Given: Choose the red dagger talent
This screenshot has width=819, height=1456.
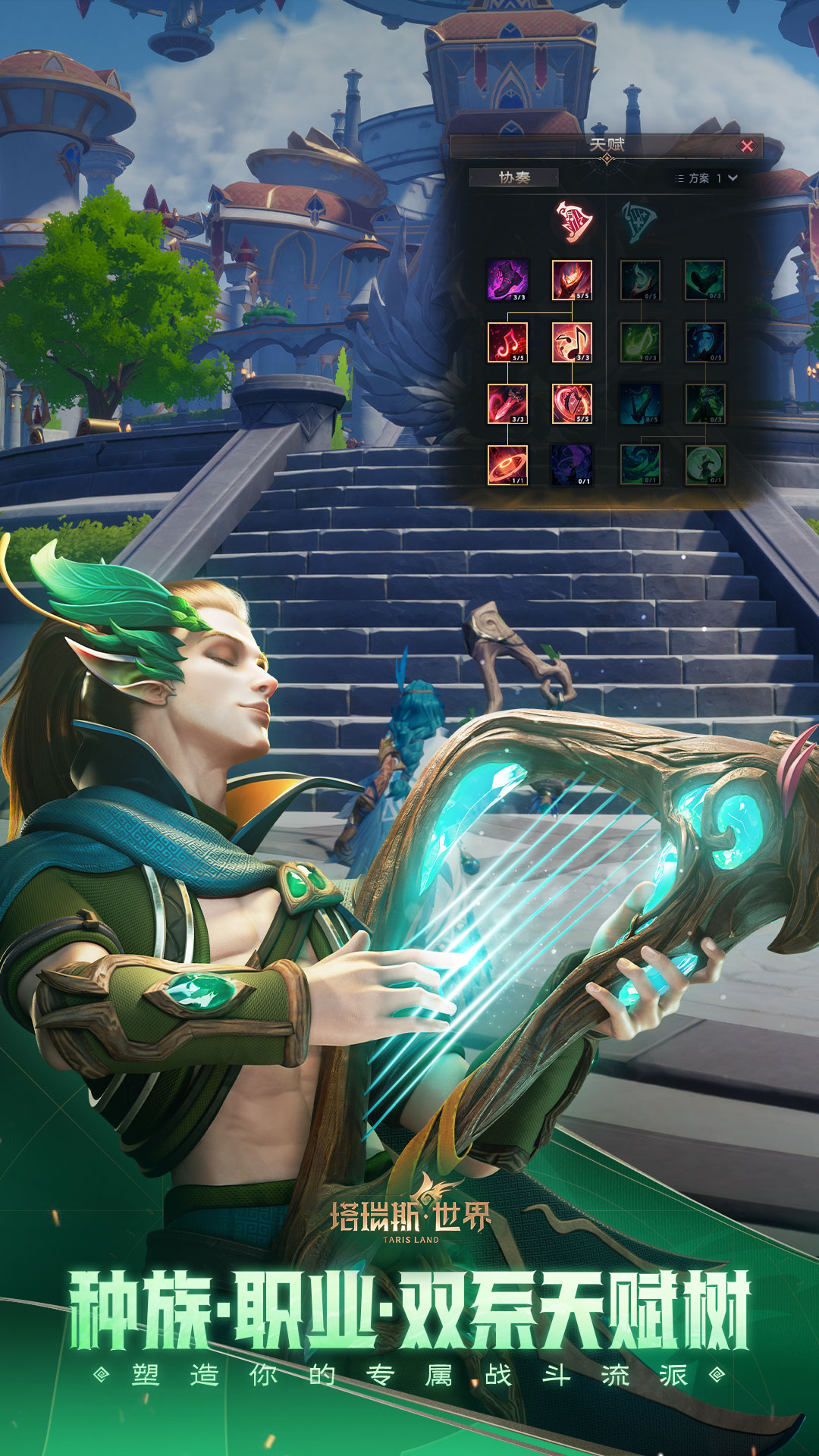Looking at the screenshot, I should 507,403.
